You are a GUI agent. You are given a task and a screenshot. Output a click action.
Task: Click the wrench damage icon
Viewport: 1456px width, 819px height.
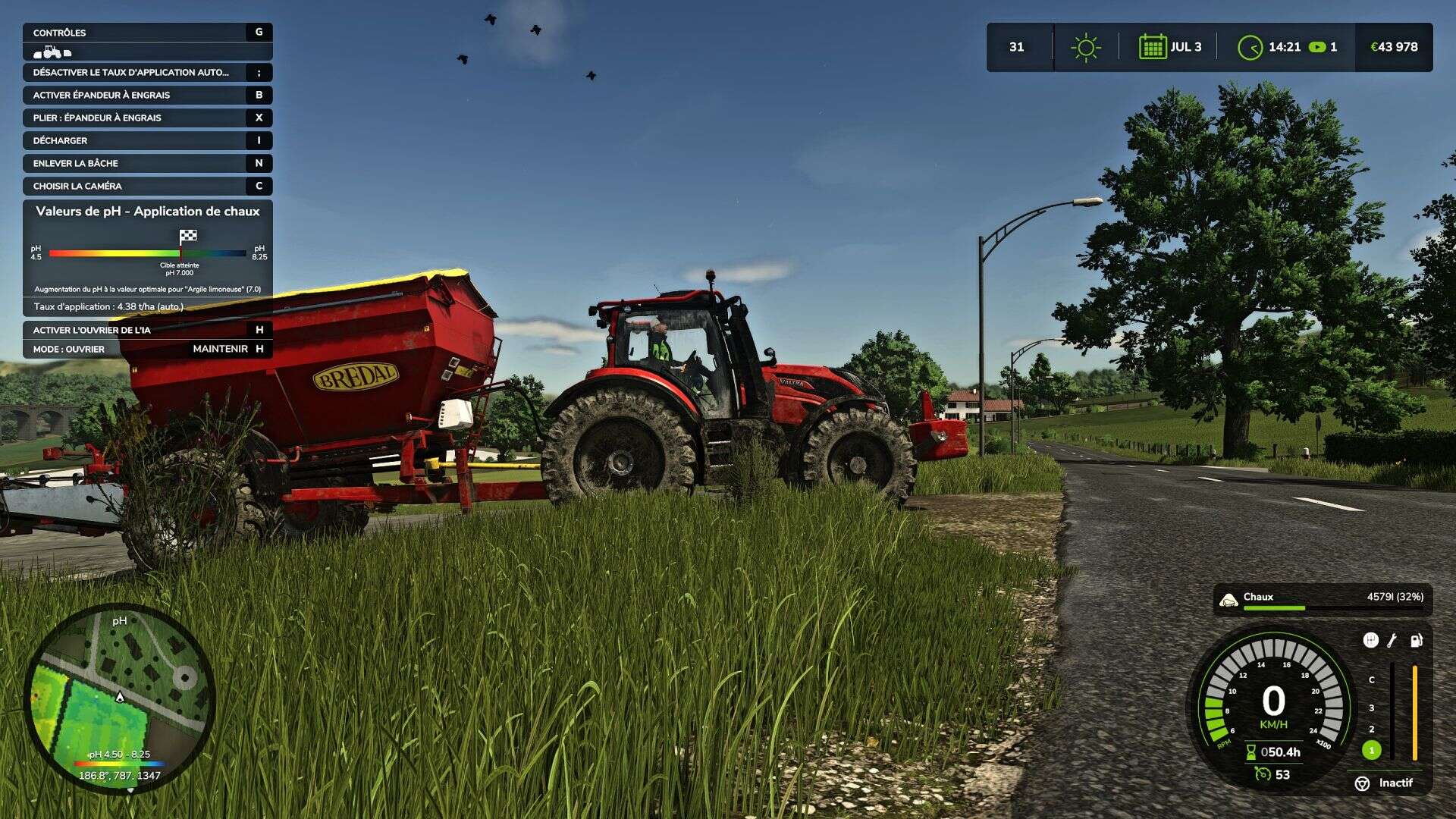click(1392, 641)
